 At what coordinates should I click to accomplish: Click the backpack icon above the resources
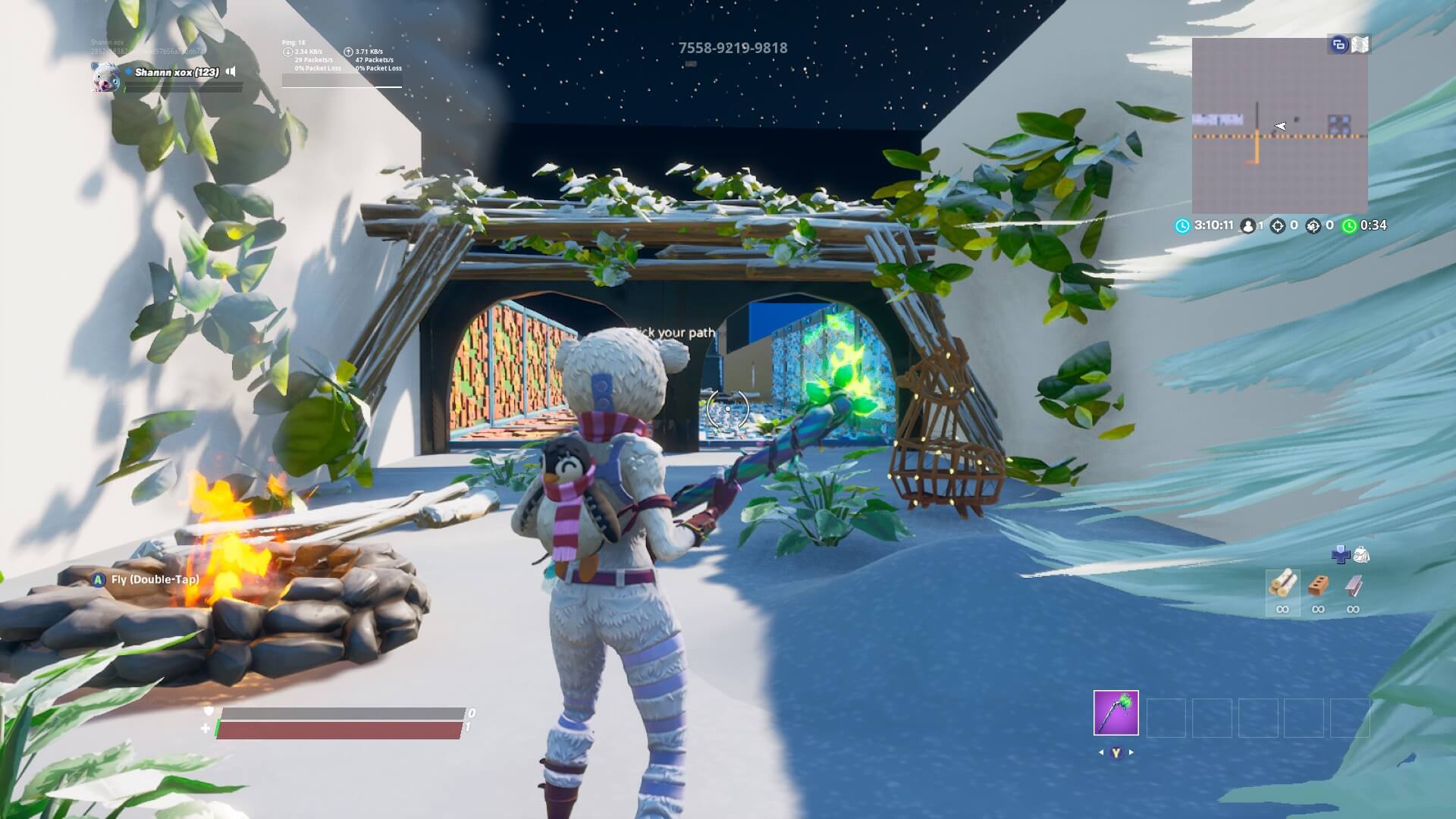[x=1363, y=554]
